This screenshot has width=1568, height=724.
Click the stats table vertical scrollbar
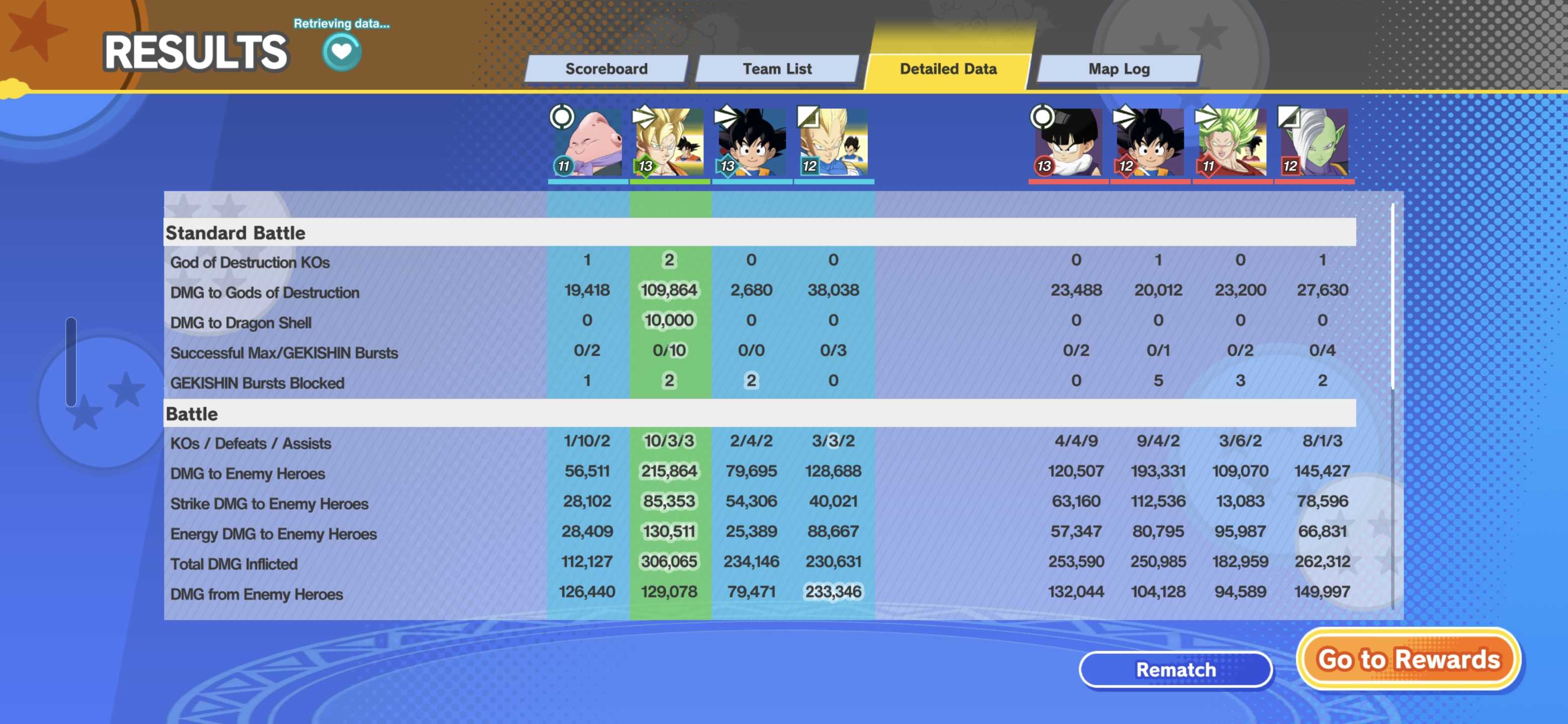pos(1392,297)
